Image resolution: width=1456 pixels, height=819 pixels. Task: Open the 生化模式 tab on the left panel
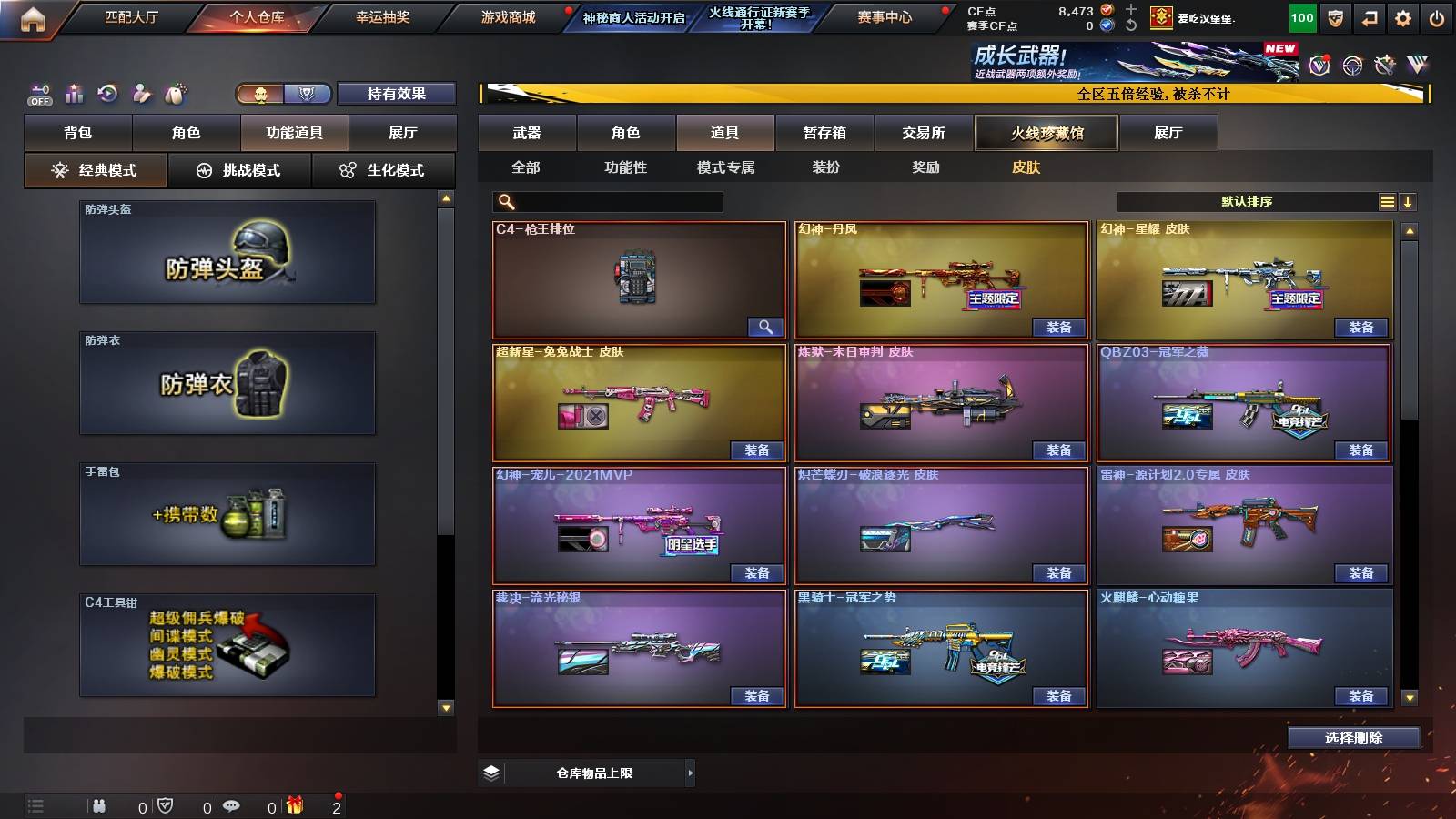(384, 169)
